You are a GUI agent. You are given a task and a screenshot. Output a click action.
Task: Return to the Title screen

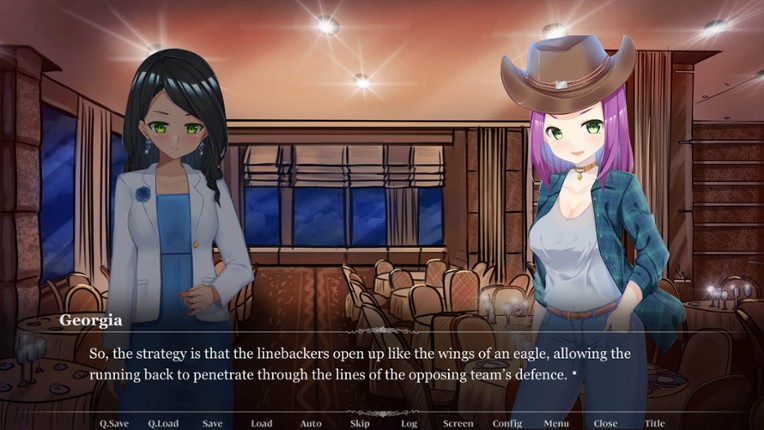point(654,423)
